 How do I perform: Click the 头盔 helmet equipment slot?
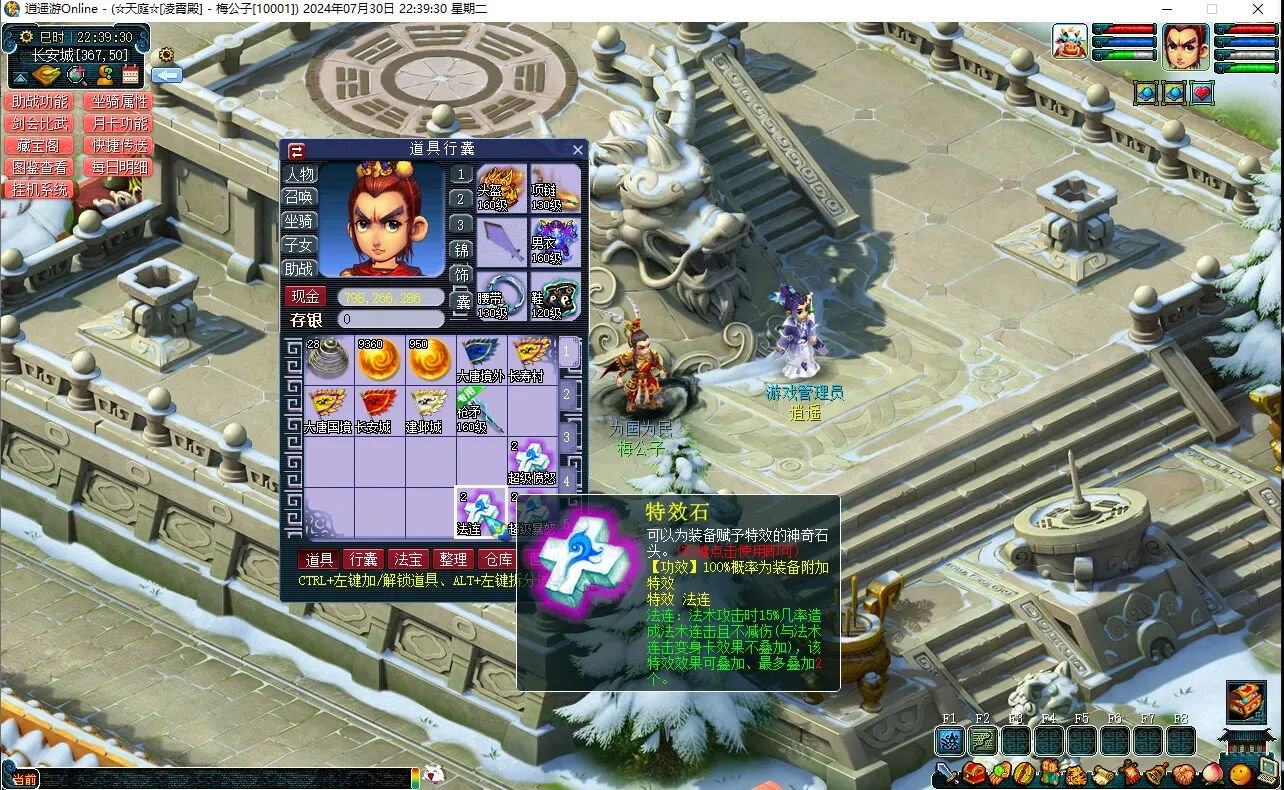pyautogui.click(x=501, y=188)
